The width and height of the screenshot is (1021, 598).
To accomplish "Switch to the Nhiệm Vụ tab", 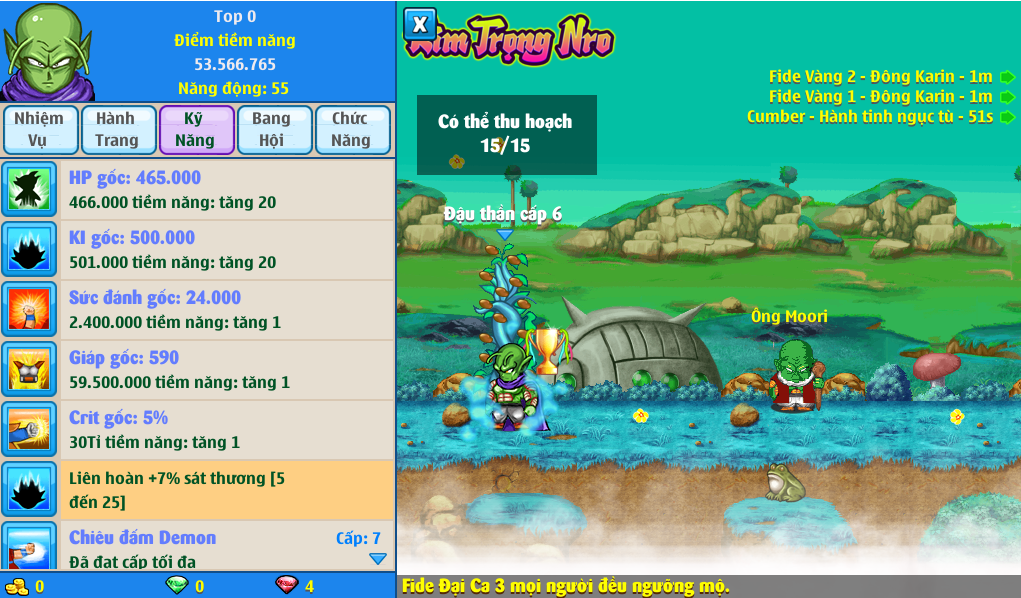I will tap(39, 130).
